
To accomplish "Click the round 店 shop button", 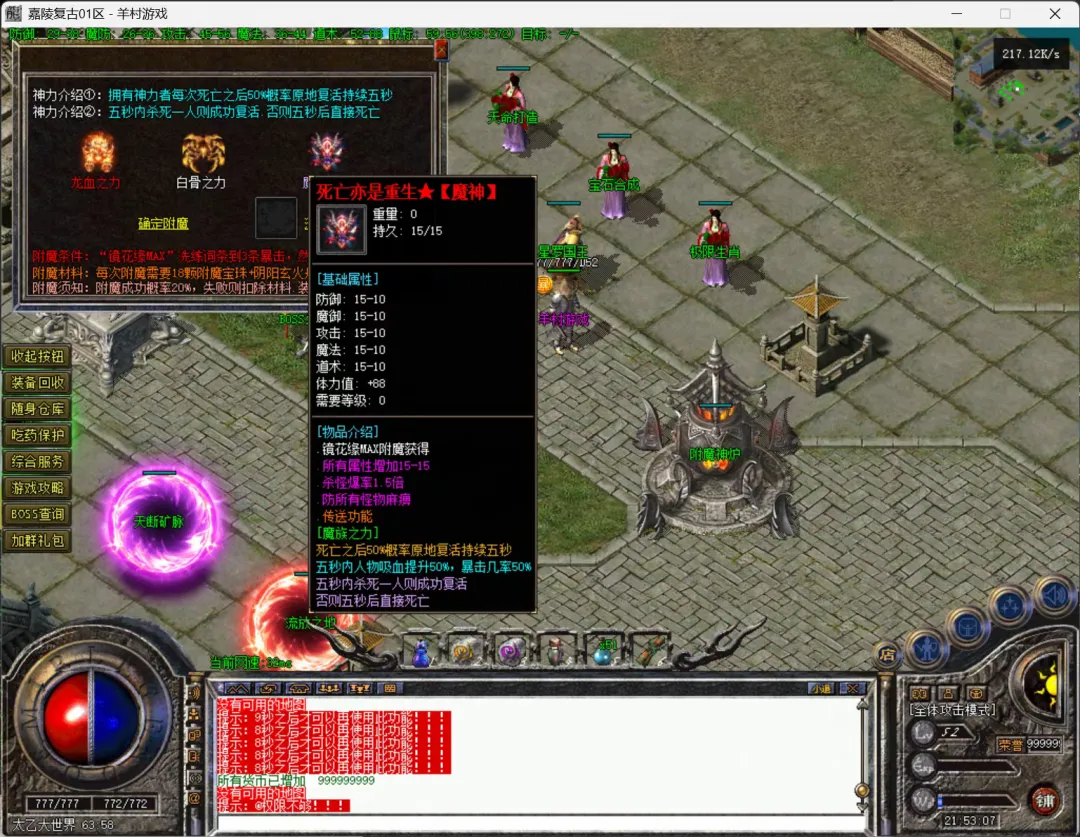I will coord(886,655).
